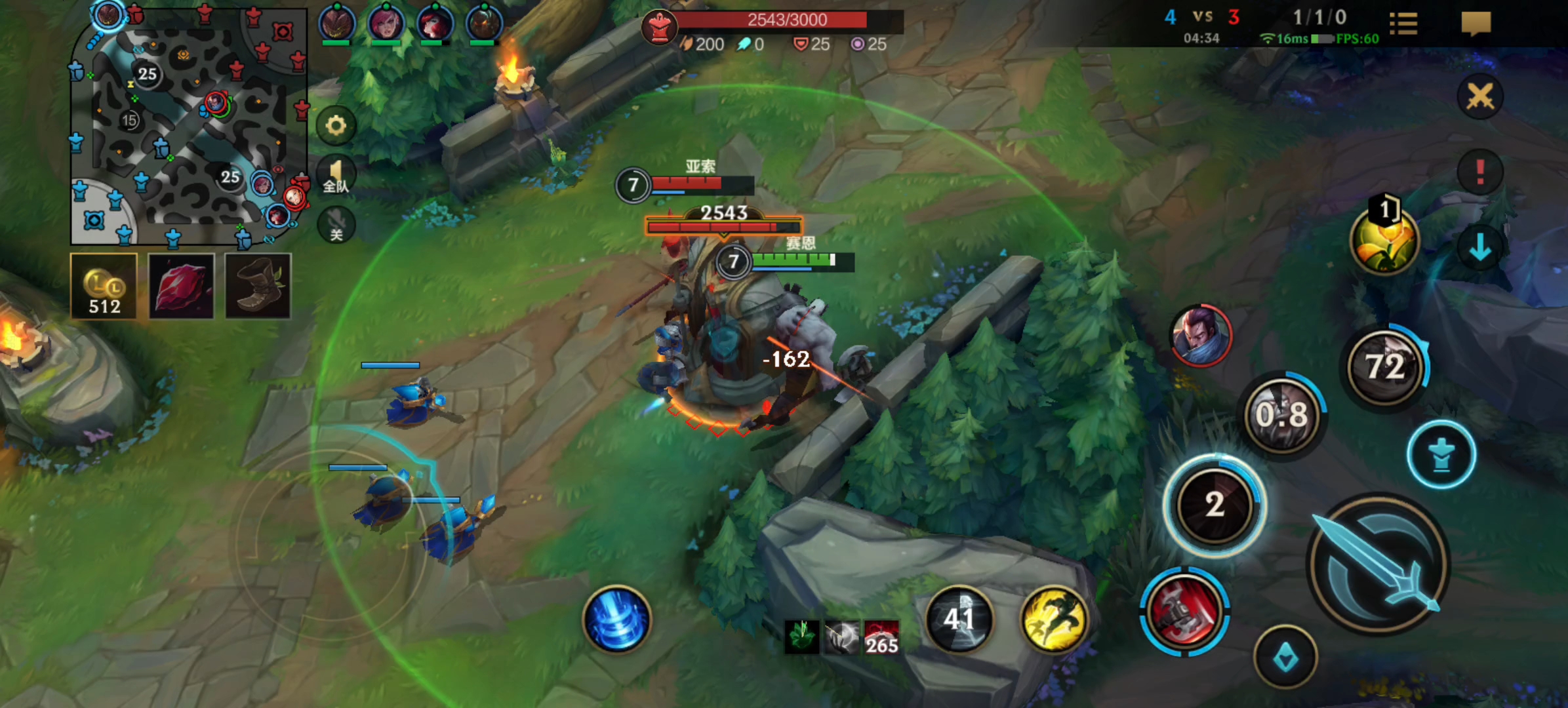Cast the yellow Flash summoner spell
This screenshot has height=708, width=1568.
pyautogui.click(x=1054, y=619)
